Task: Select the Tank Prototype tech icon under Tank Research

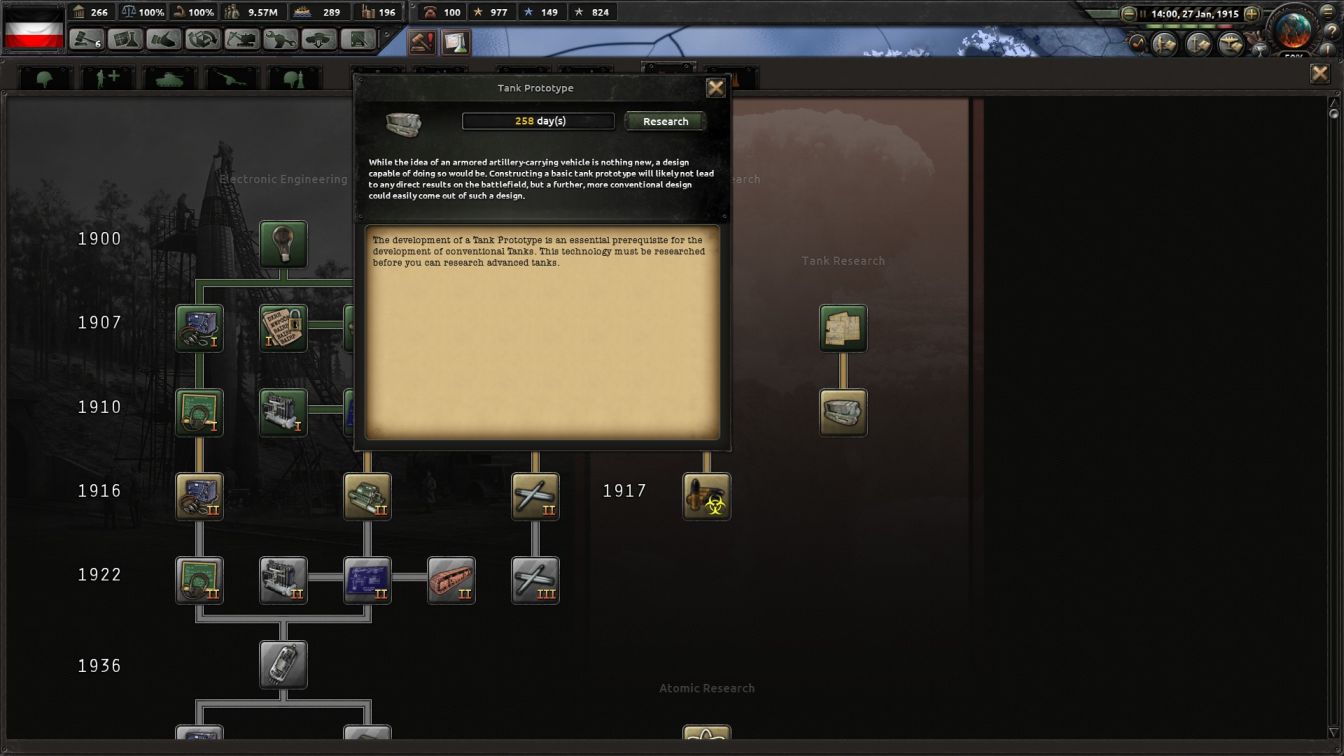Action: [x=843, y=412]
